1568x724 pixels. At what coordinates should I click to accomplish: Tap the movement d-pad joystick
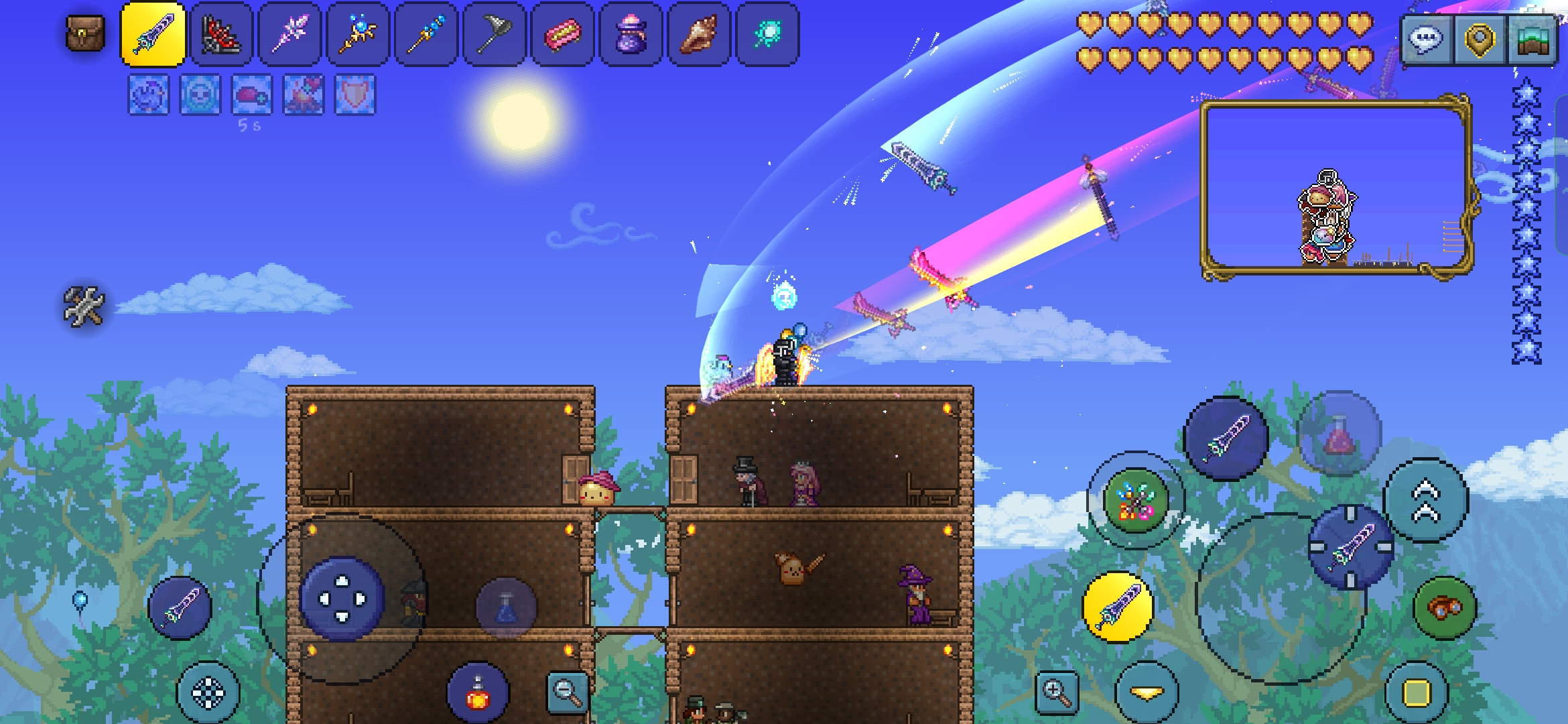(x=342, y=599)
